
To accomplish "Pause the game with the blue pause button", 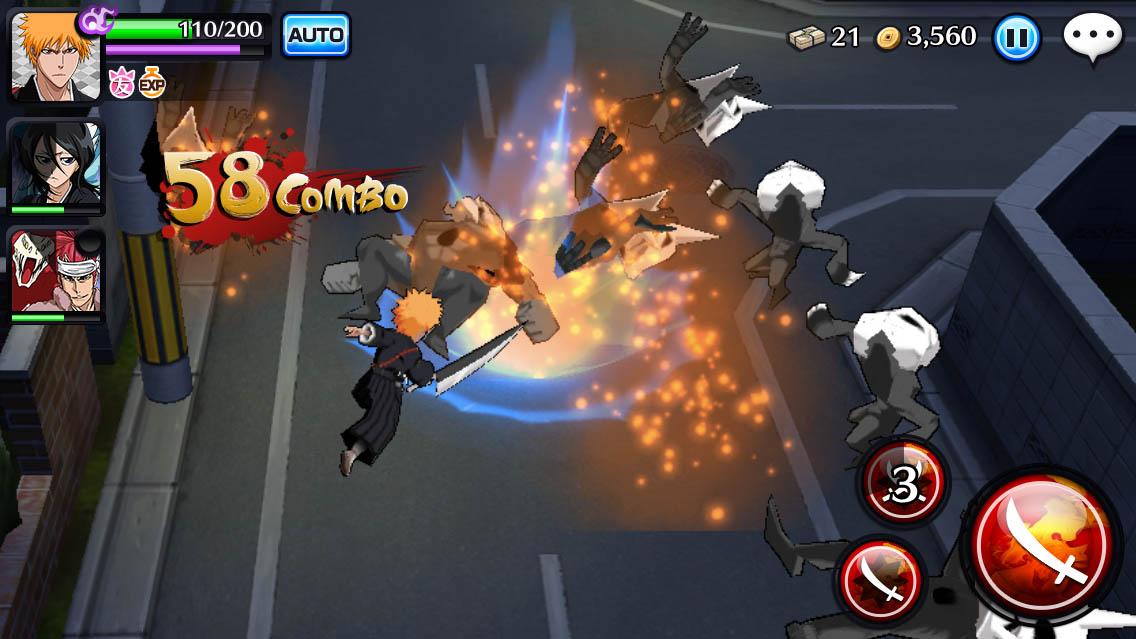I will 1017,39.
